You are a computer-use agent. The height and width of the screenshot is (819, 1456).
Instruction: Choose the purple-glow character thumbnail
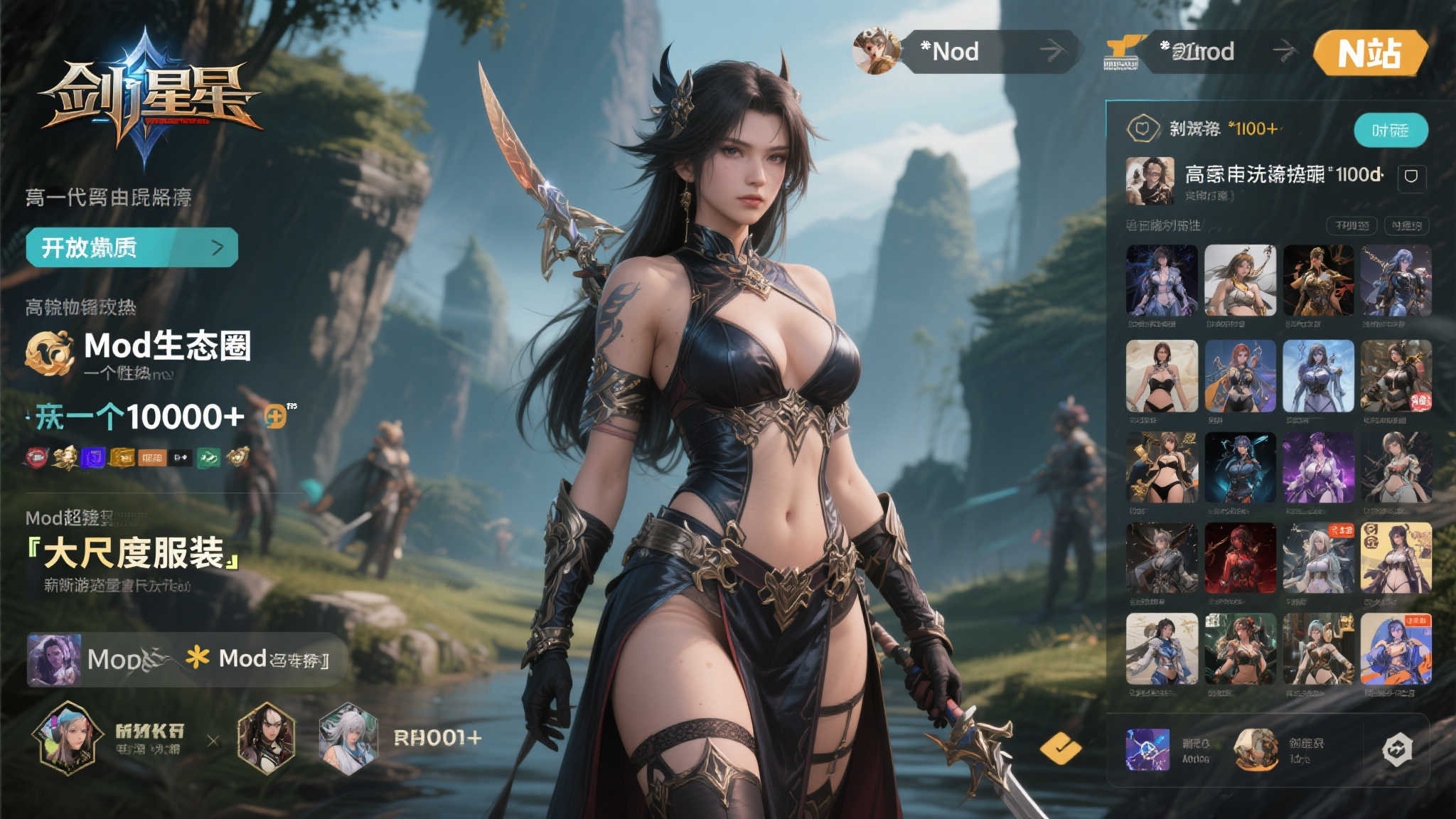pos(1318,467)
